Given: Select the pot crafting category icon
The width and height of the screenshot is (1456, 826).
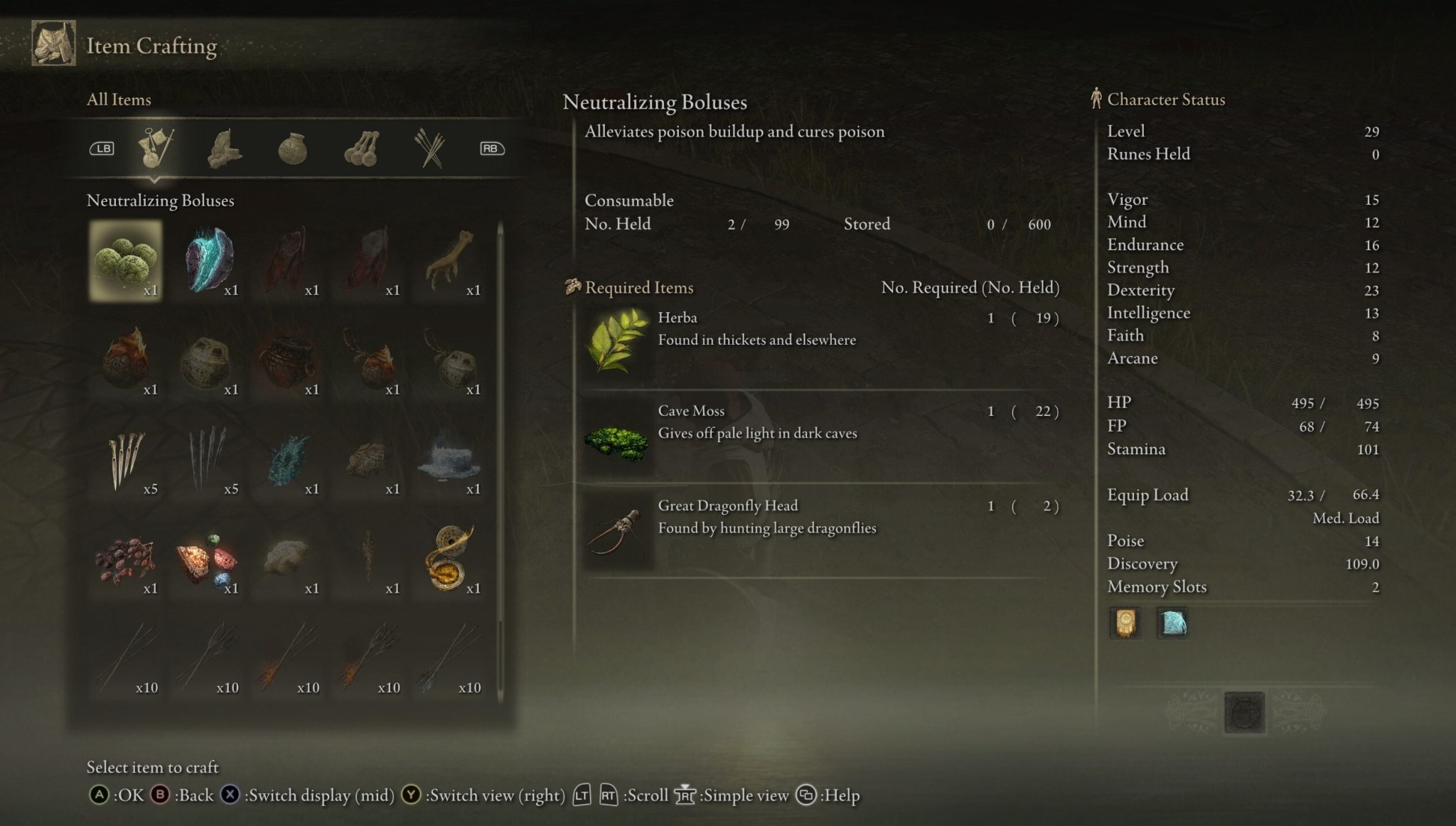Looking at the screenshot, I should (x=294, y=148).
